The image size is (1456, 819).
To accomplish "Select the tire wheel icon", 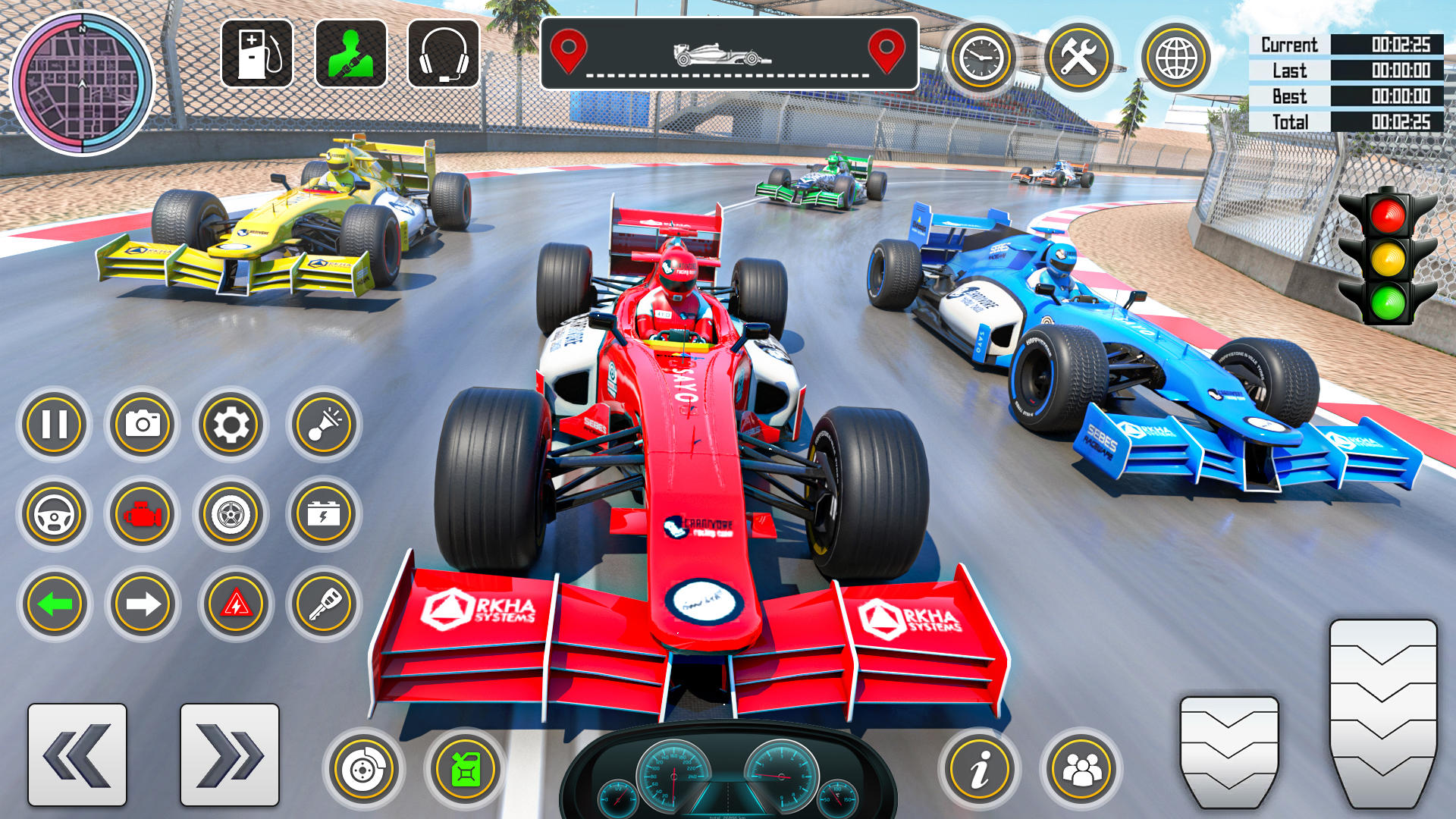I will [232, 515].
